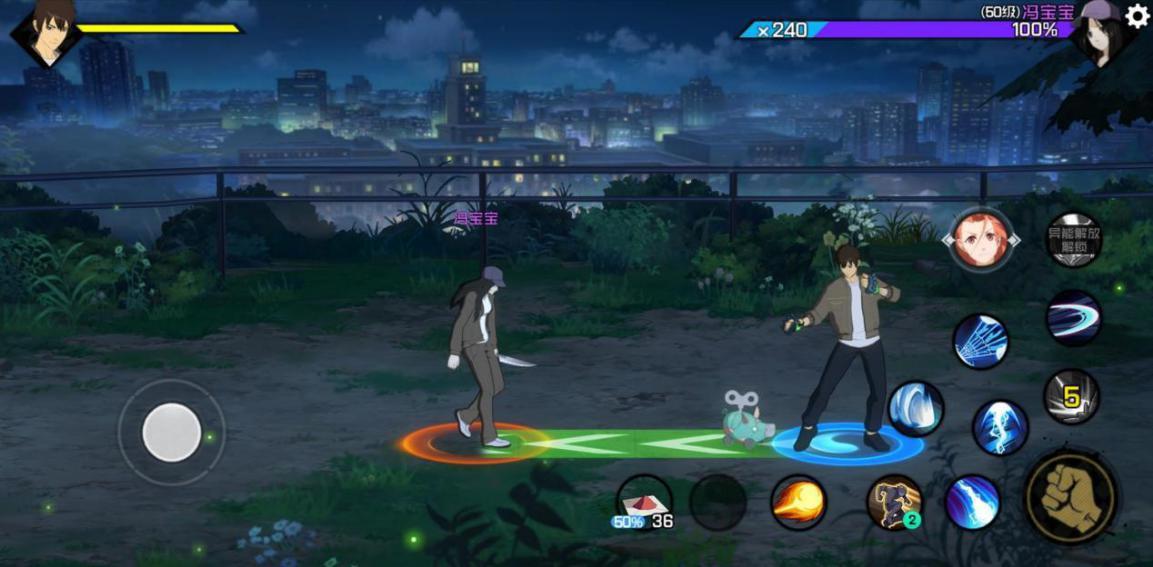Open settings with the gear icon
Image resolution: width=1153 pixels, height=567 pixels.
[x=1138, y=15]
